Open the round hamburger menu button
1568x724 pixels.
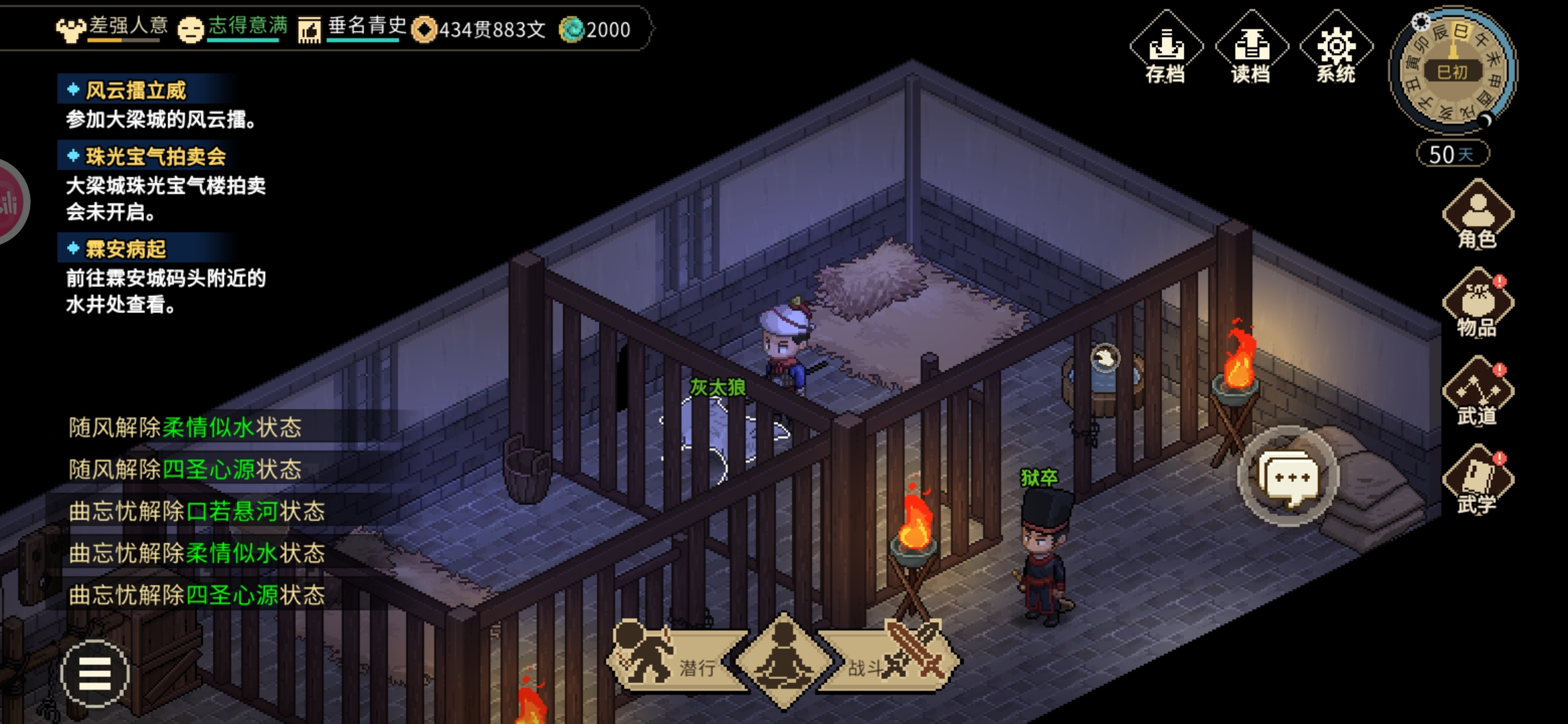pos(94,673)
